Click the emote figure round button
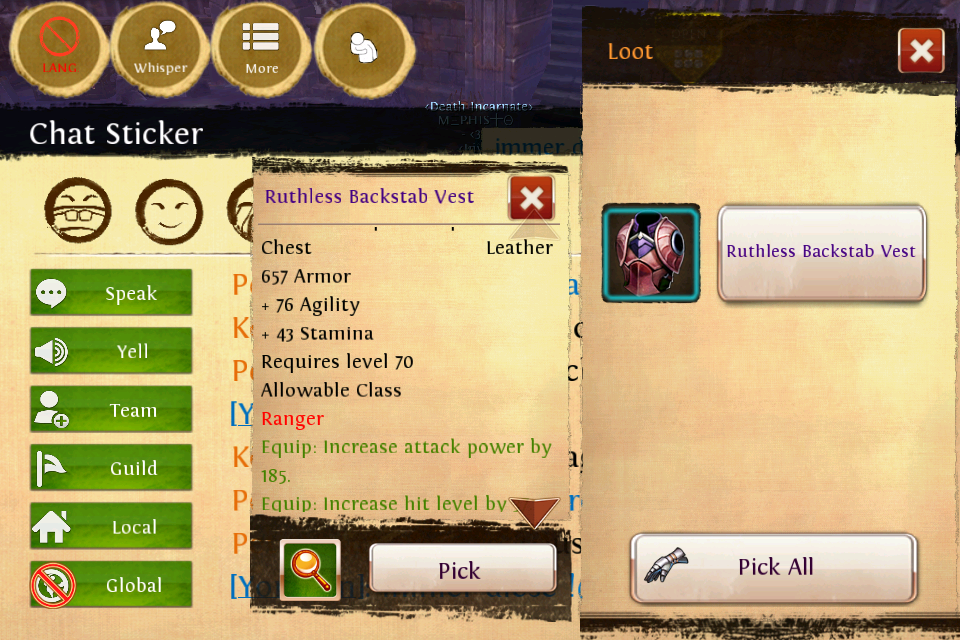960x640 pixels. [x=364, y=46]
